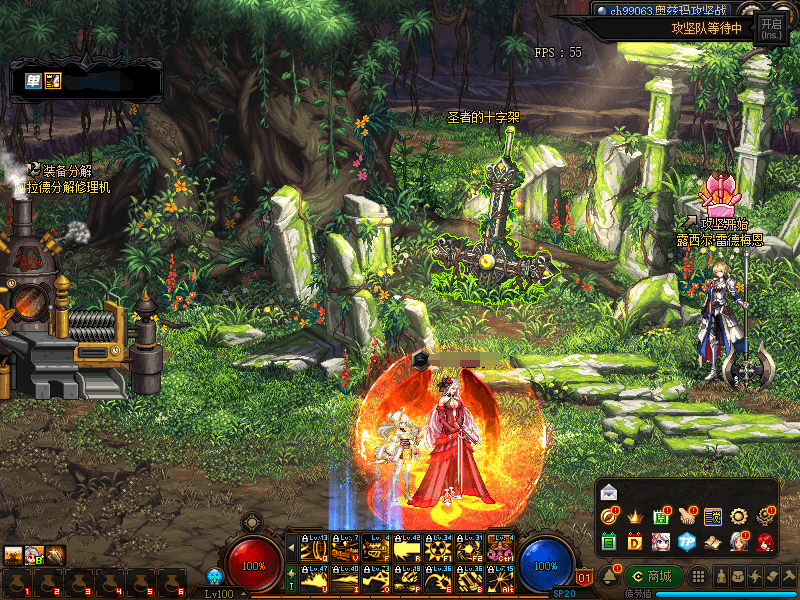Select the golden crown icon
Screen dimensions: 800x600
click(634, 517)
